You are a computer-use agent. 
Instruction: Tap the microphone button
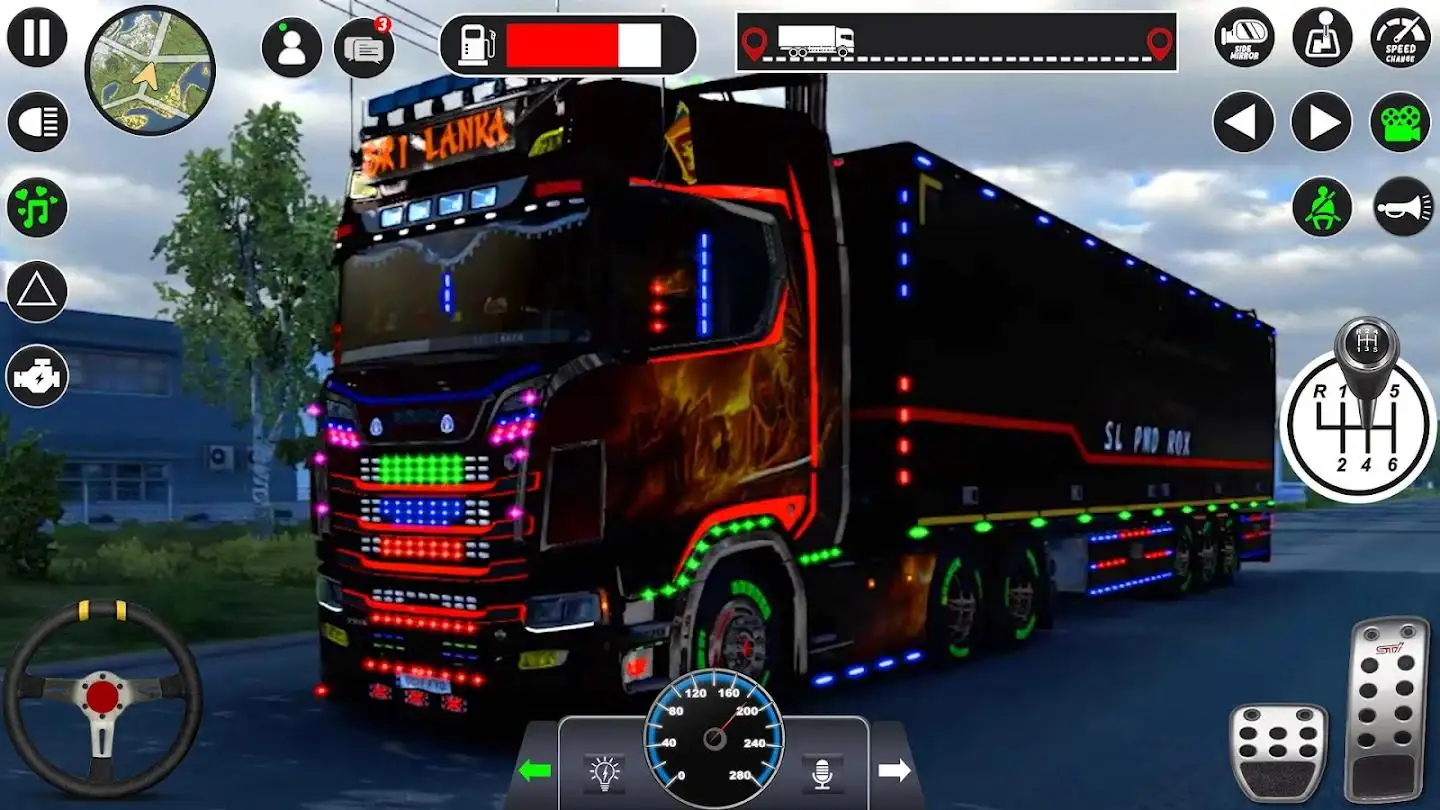(822, 772)
